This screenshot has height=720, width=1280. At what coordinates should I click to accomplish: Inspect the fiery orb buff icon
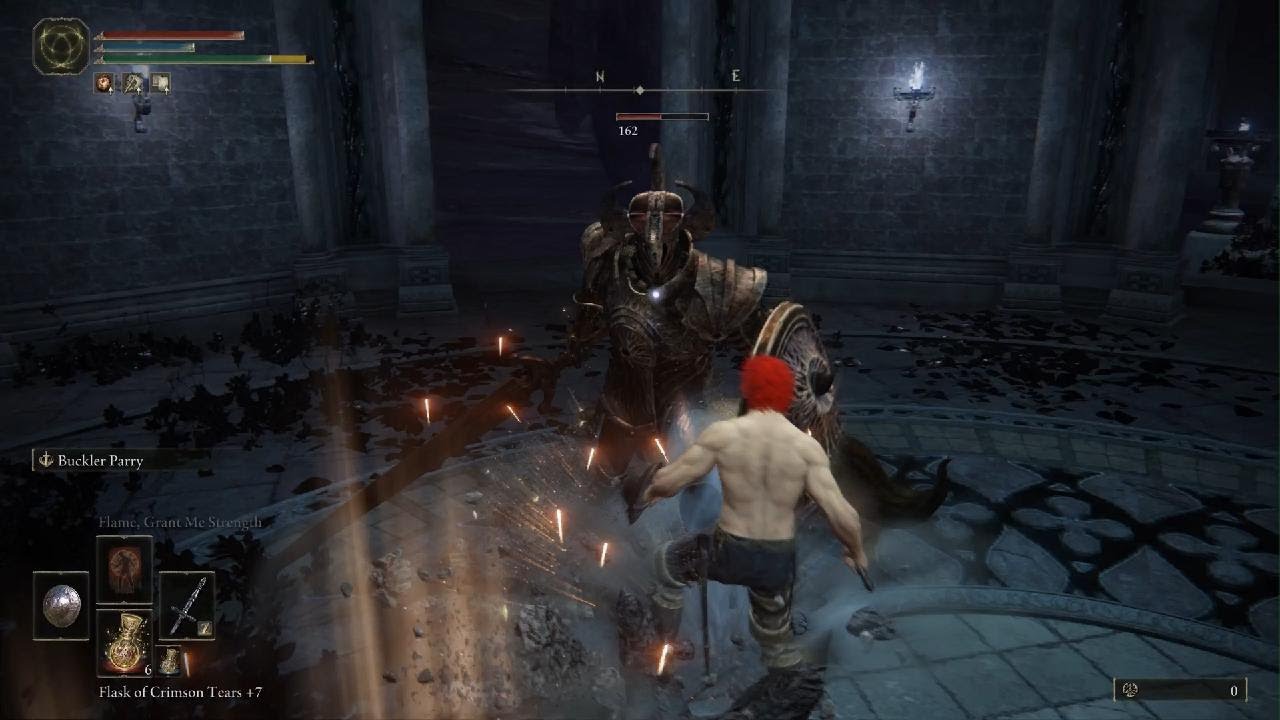[x=104, y=84]
